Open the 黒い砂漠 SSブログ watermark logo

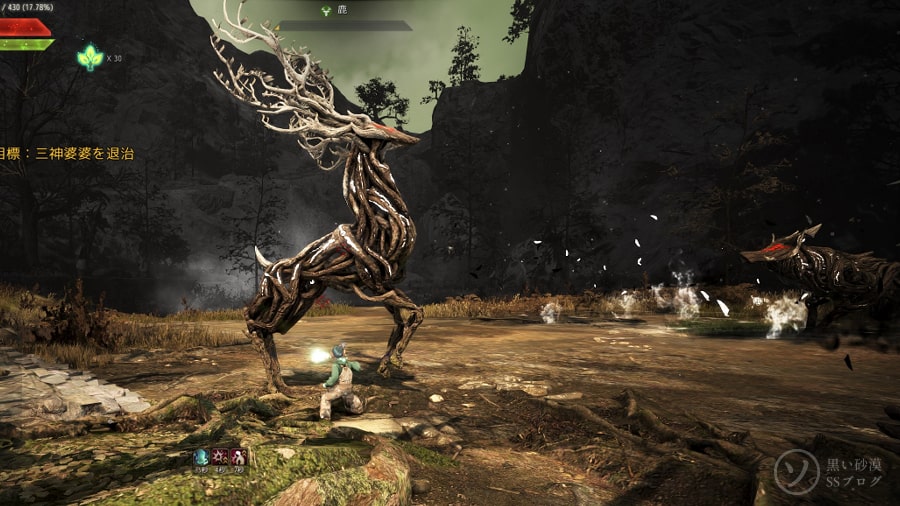click(x=828, y=472)
